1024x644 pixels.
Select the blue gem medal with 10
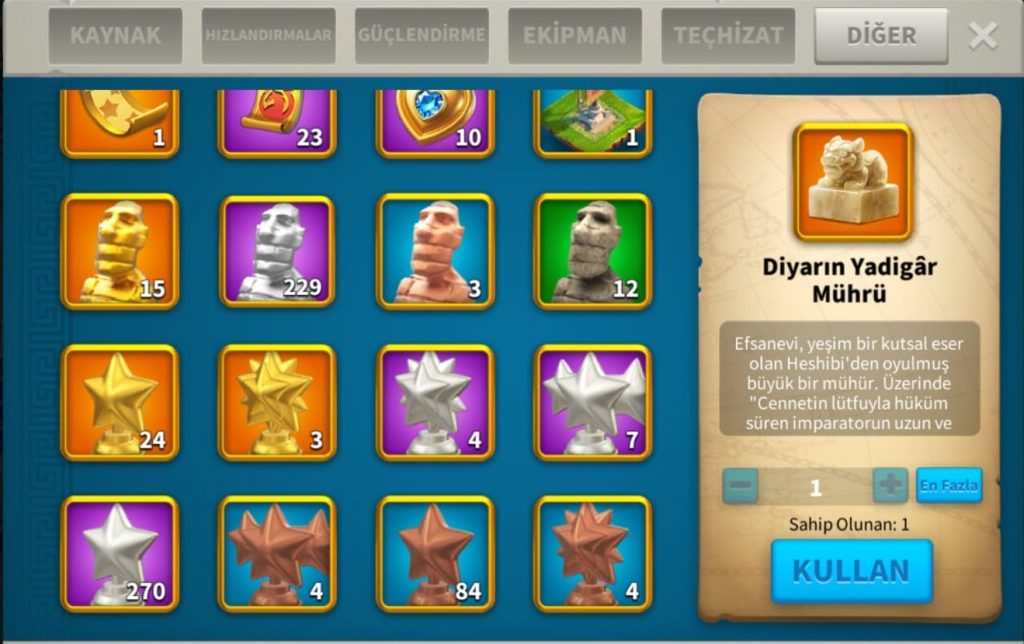tap(435, 122)
